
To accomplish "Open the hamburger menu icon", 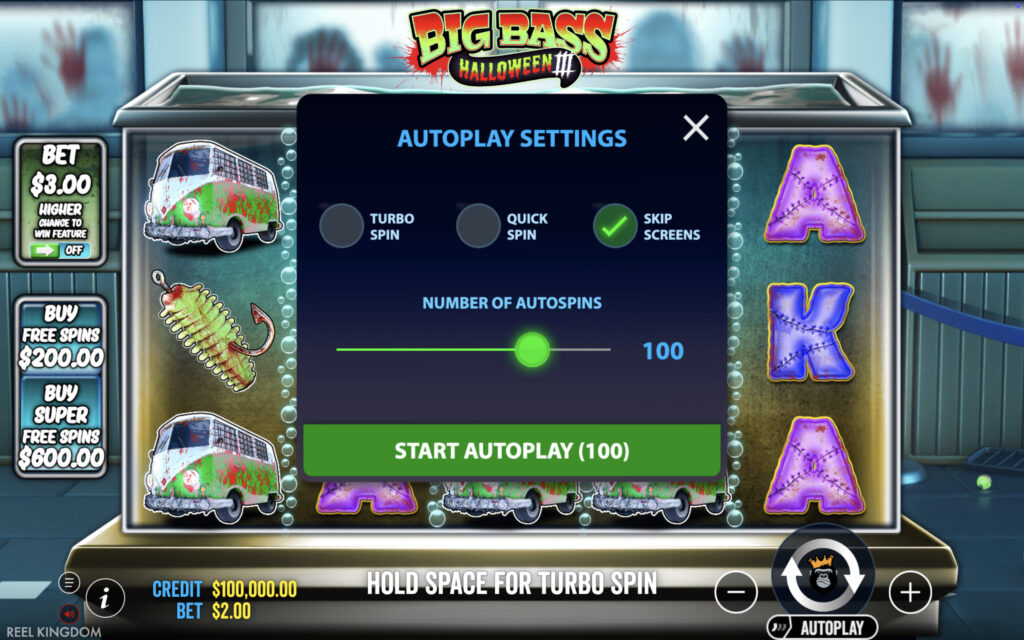I will click(69, 582).
